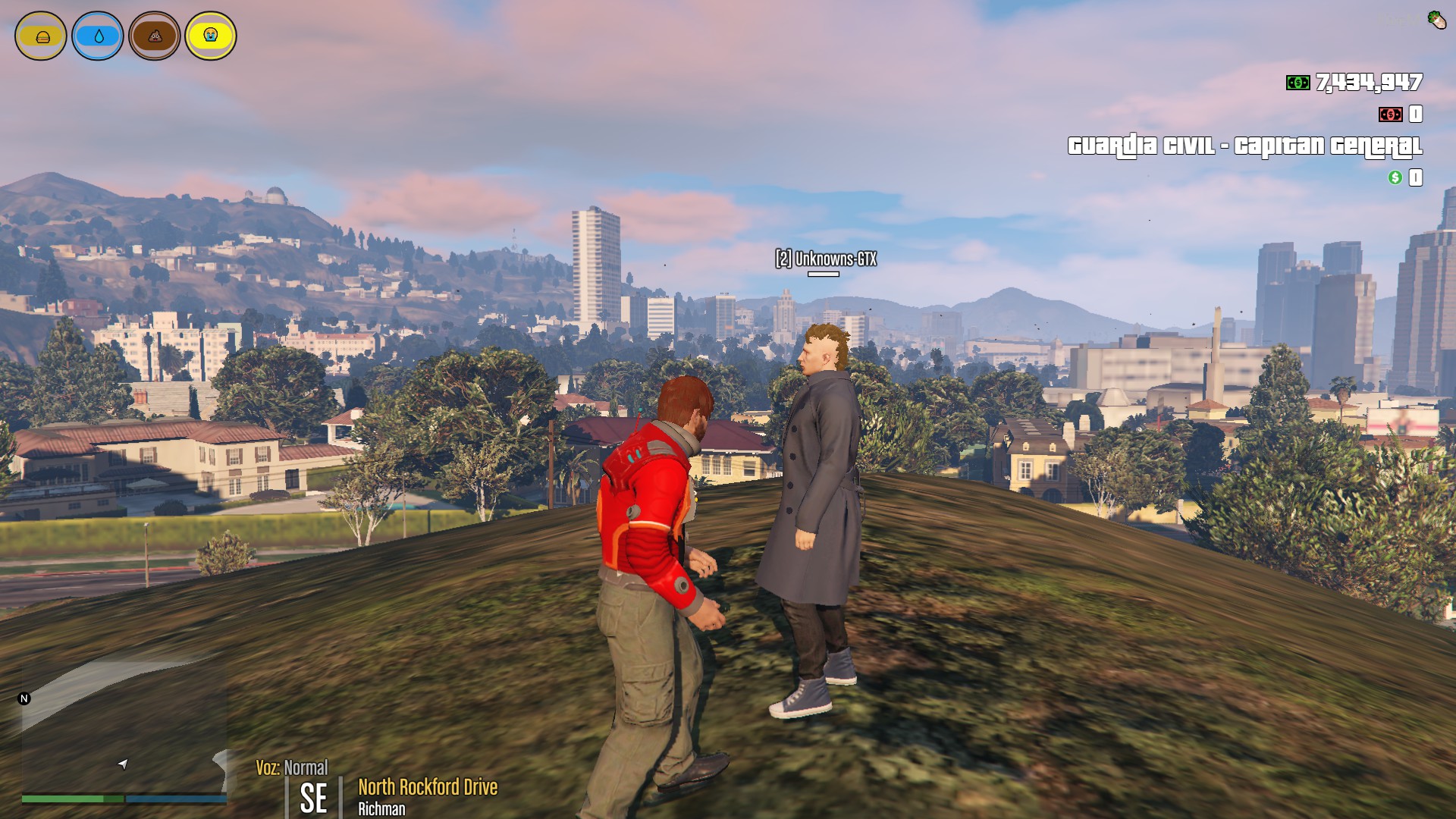Open the minimap
The height and width of the screenshot is (819, 1456).
123,728
